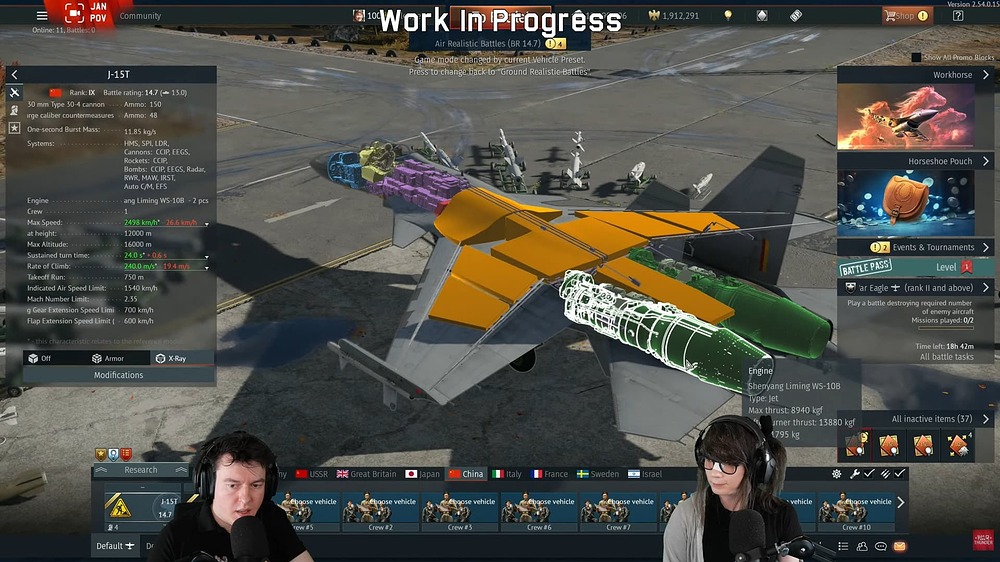Open the question mark help button
This screenshot has width=1000, height=562.
[x=958, y=16]
